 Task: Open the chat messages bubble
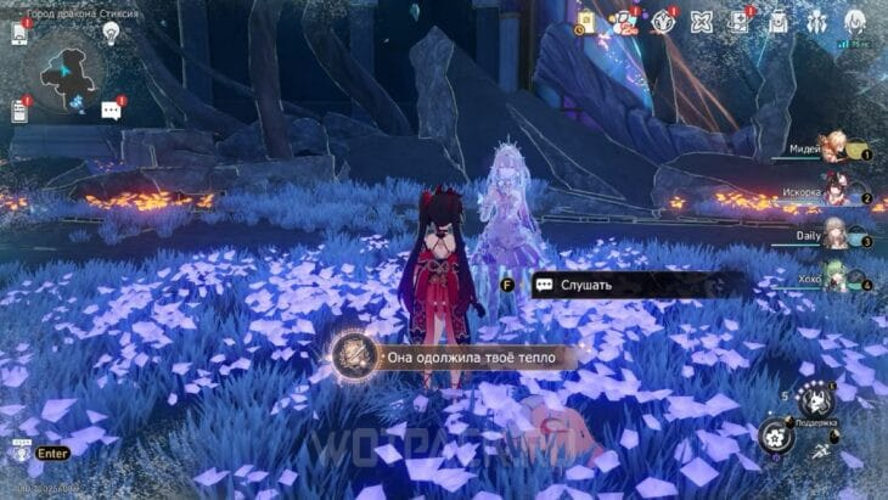[x=111, y=110]
